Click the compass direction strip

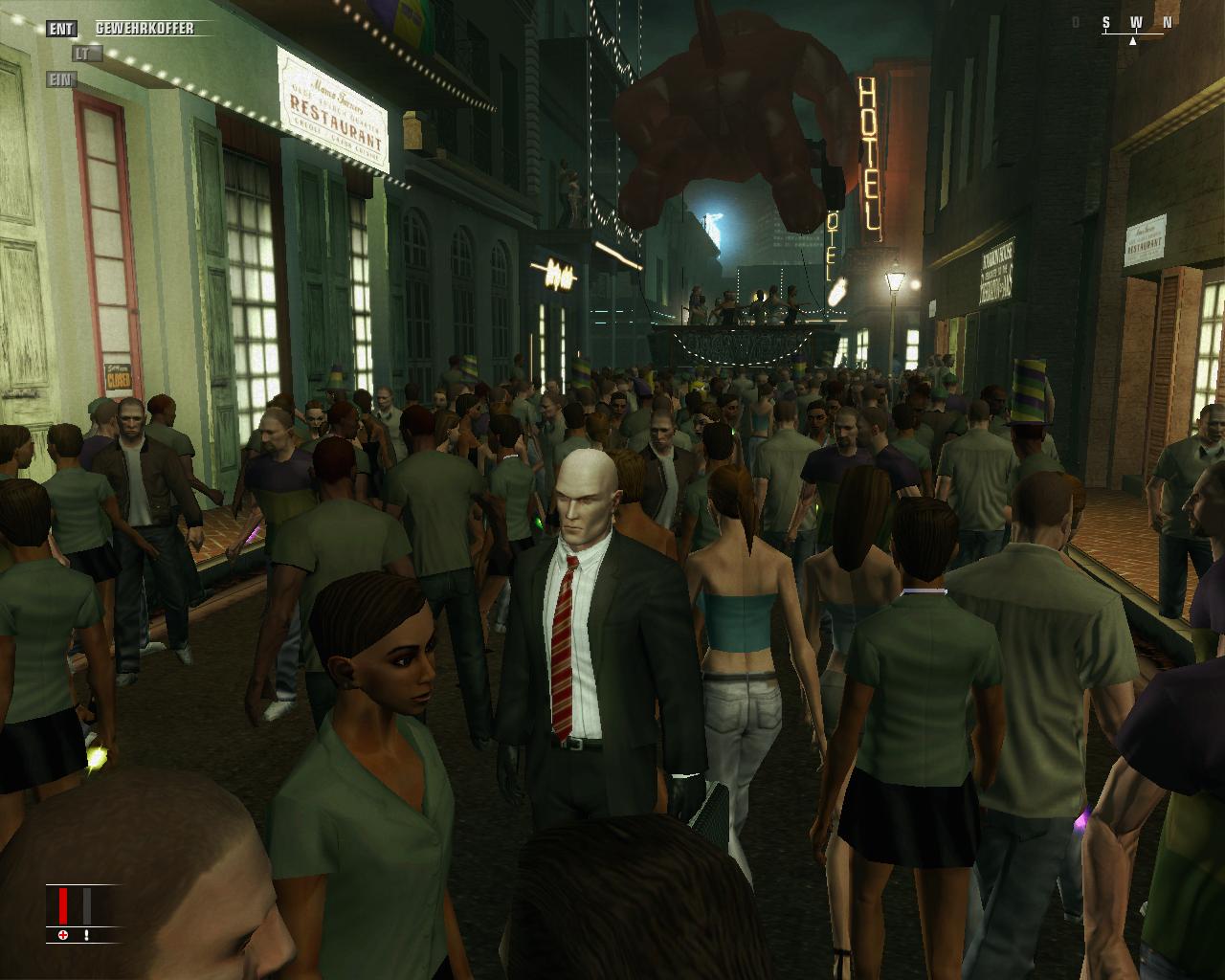(x=1133, y=26)
